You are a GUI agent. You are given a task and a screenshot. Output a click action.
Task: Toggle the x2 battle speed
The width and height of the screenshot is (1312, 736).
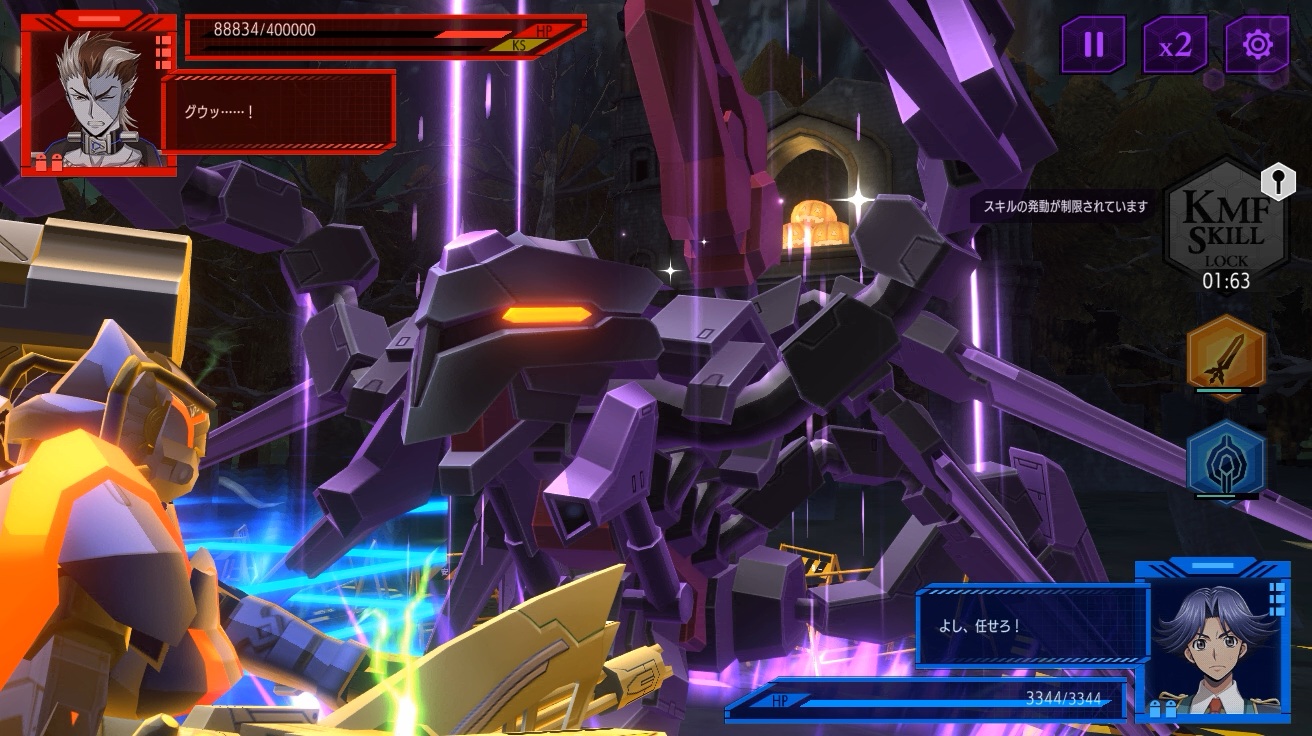(1175, 45)
